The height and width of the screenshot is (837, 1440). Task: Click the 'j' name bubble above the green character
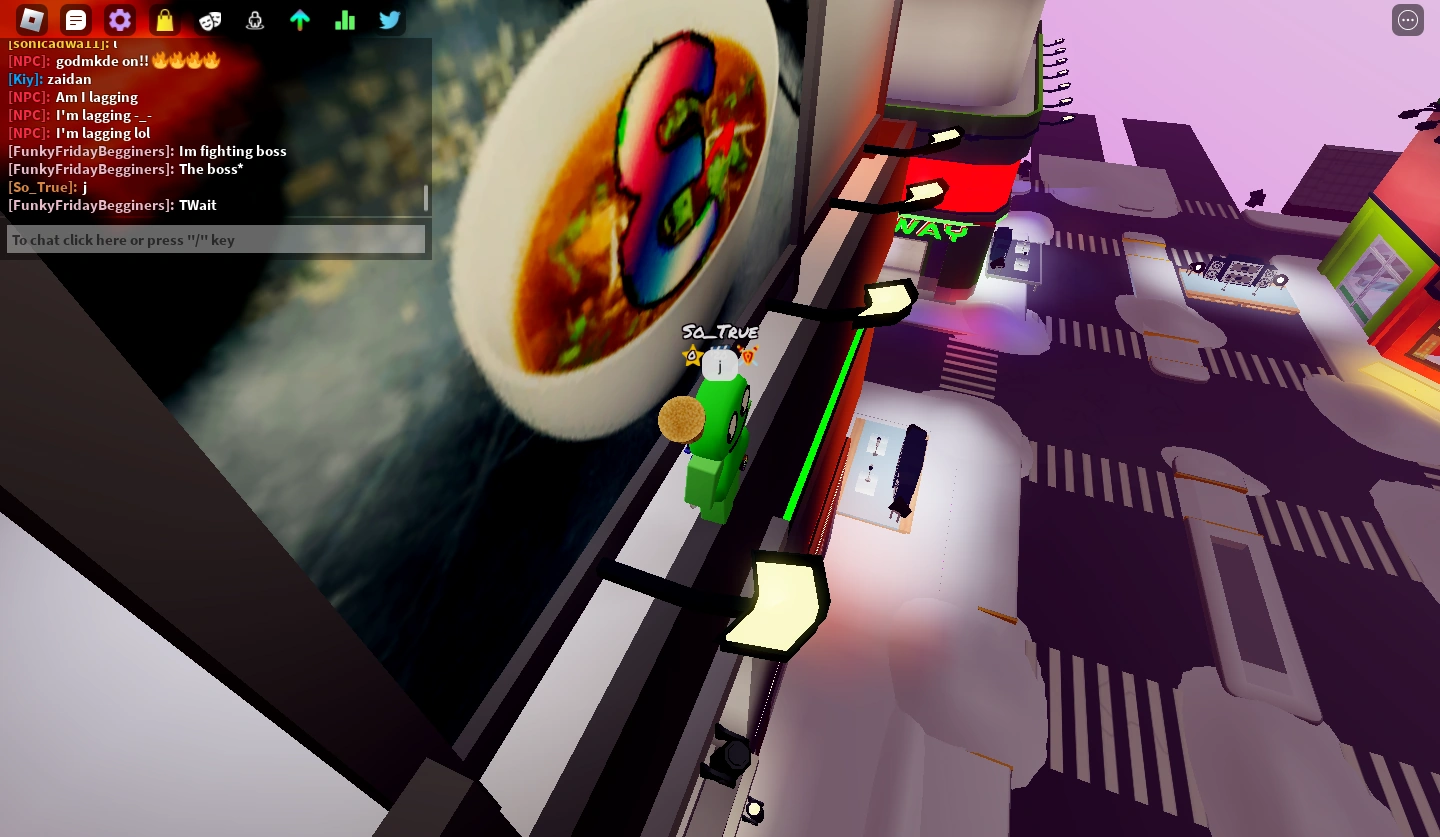pos(719,366)
